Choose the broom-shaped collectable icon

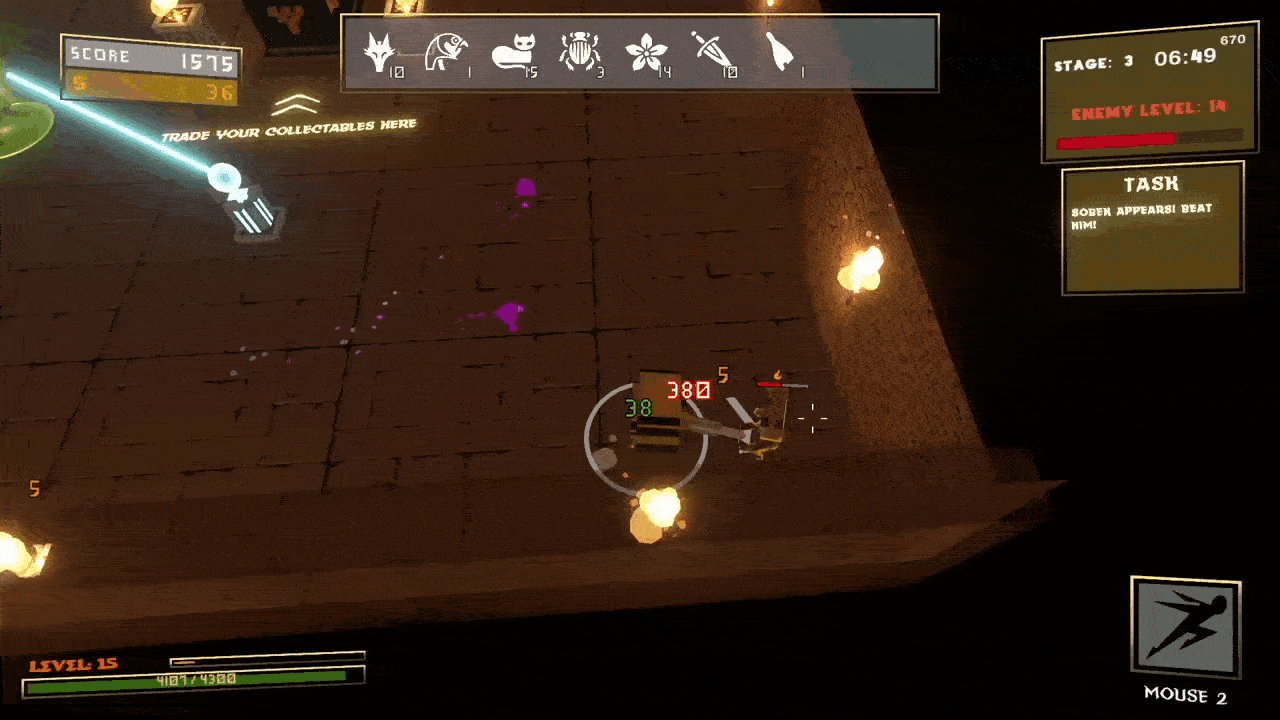[x=778, y=51]
